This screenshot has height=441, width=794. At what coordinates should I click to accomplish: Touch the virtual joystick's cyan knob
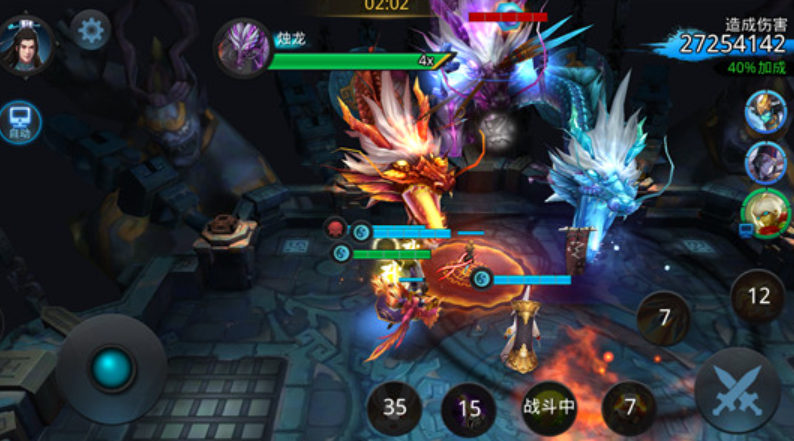tap(111, 369)
